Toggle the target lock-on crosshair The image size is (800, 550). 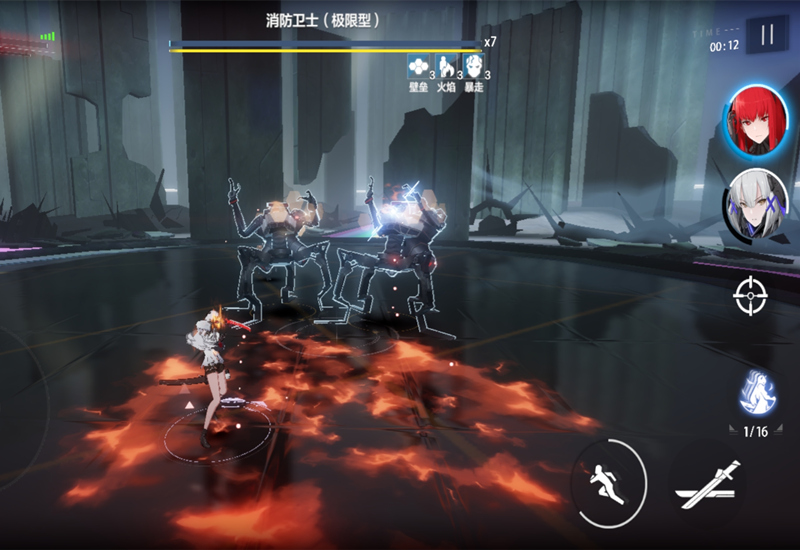[x=749, y=297]
